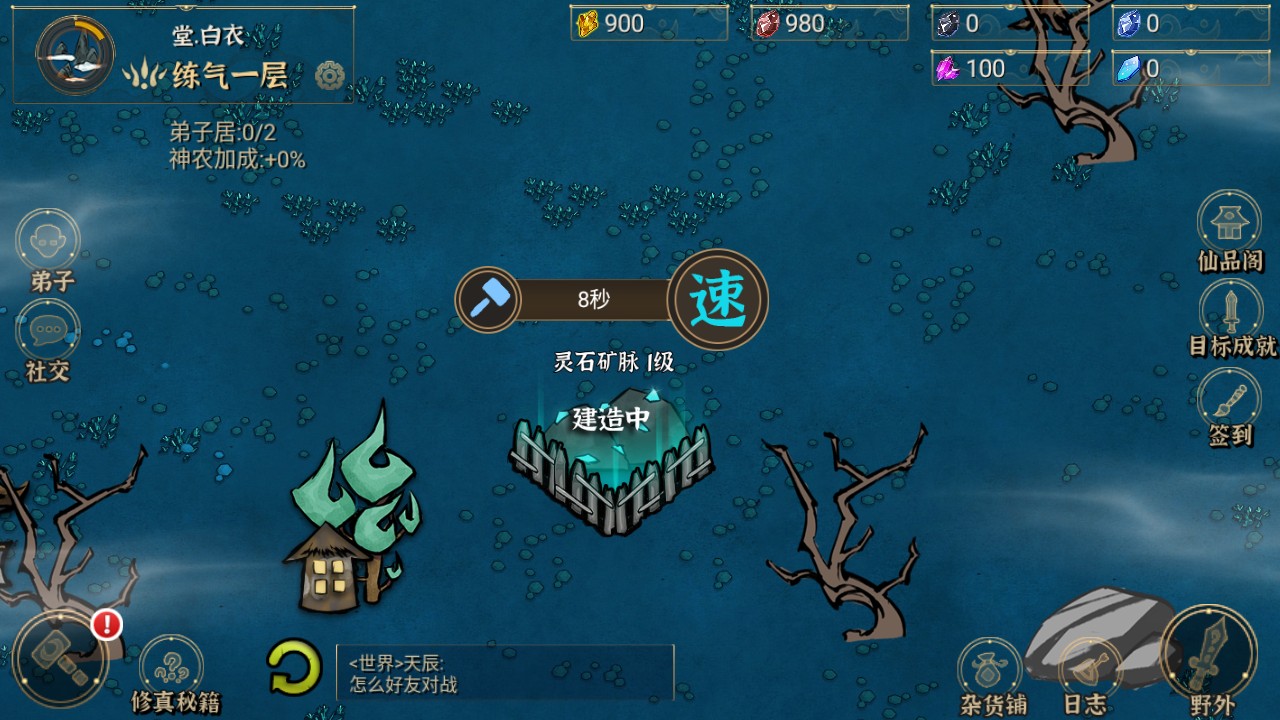
Task: Click the gold currency counter showing 900
Action: tap(646, 22)
